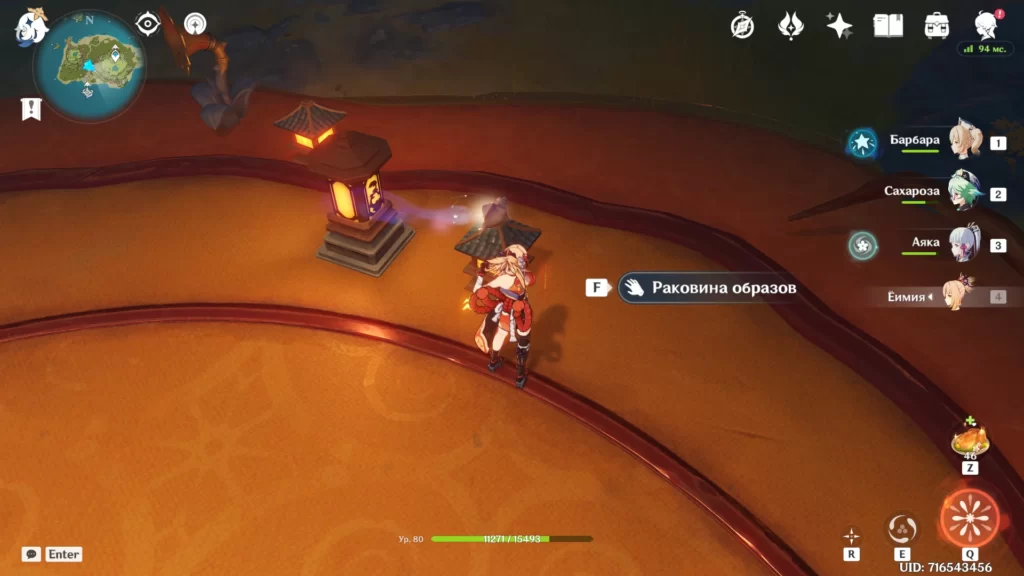Open the character profile icon with alert

985,26
